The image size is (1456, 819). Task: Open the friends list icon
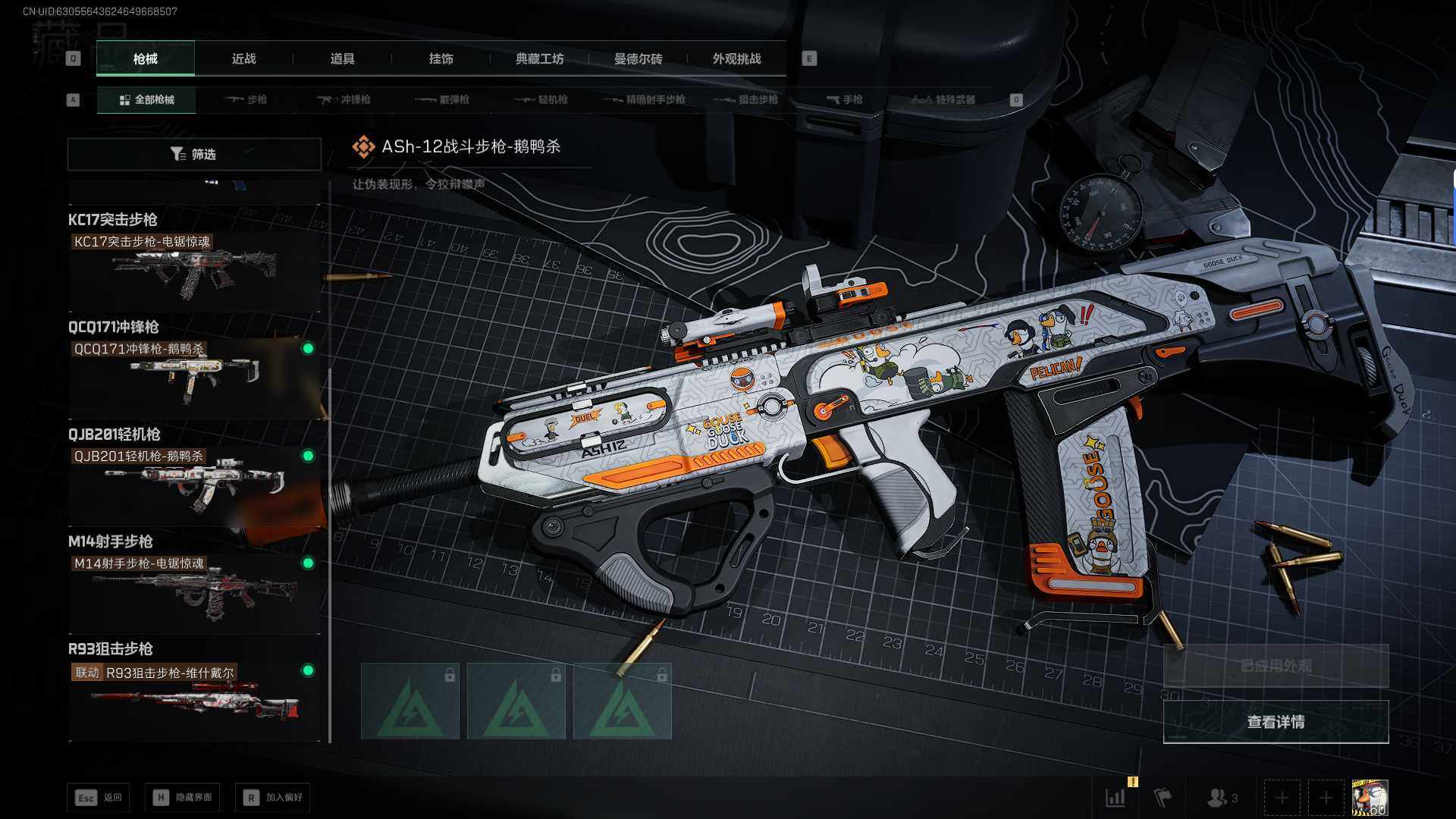pos(1221,798)
